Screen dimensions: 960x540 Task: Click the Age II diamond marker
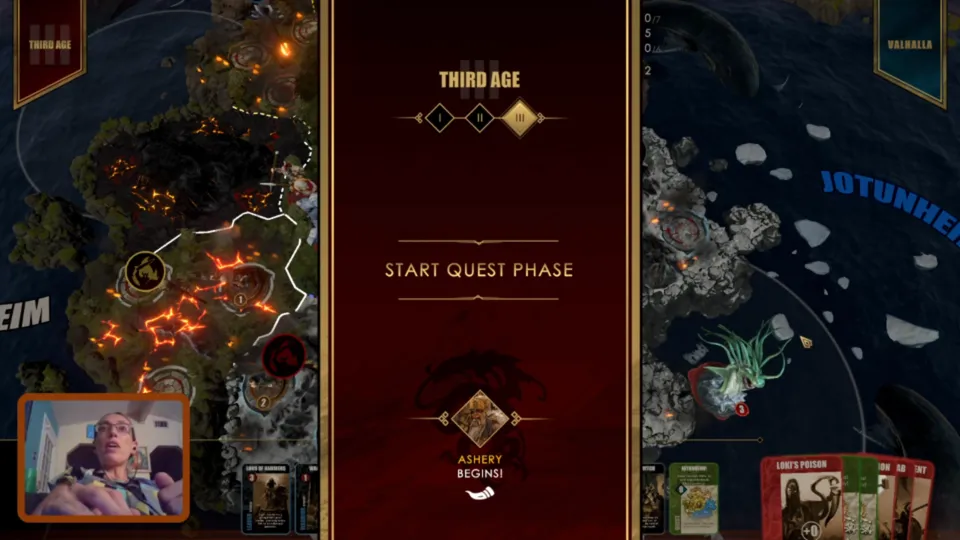pyautogui.click(x=479, y=118)
